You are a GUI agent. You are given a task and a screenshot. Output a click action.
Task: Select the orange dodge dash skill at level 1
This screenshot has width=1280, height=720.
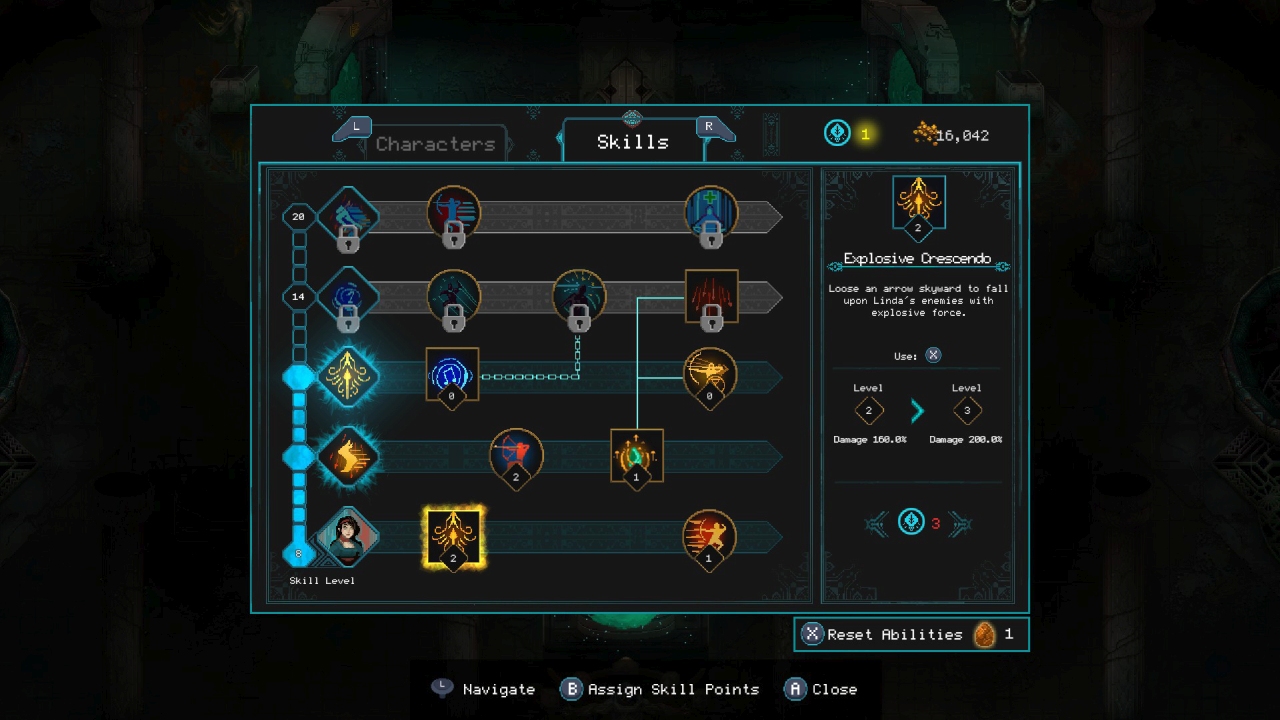click(710, 537)
